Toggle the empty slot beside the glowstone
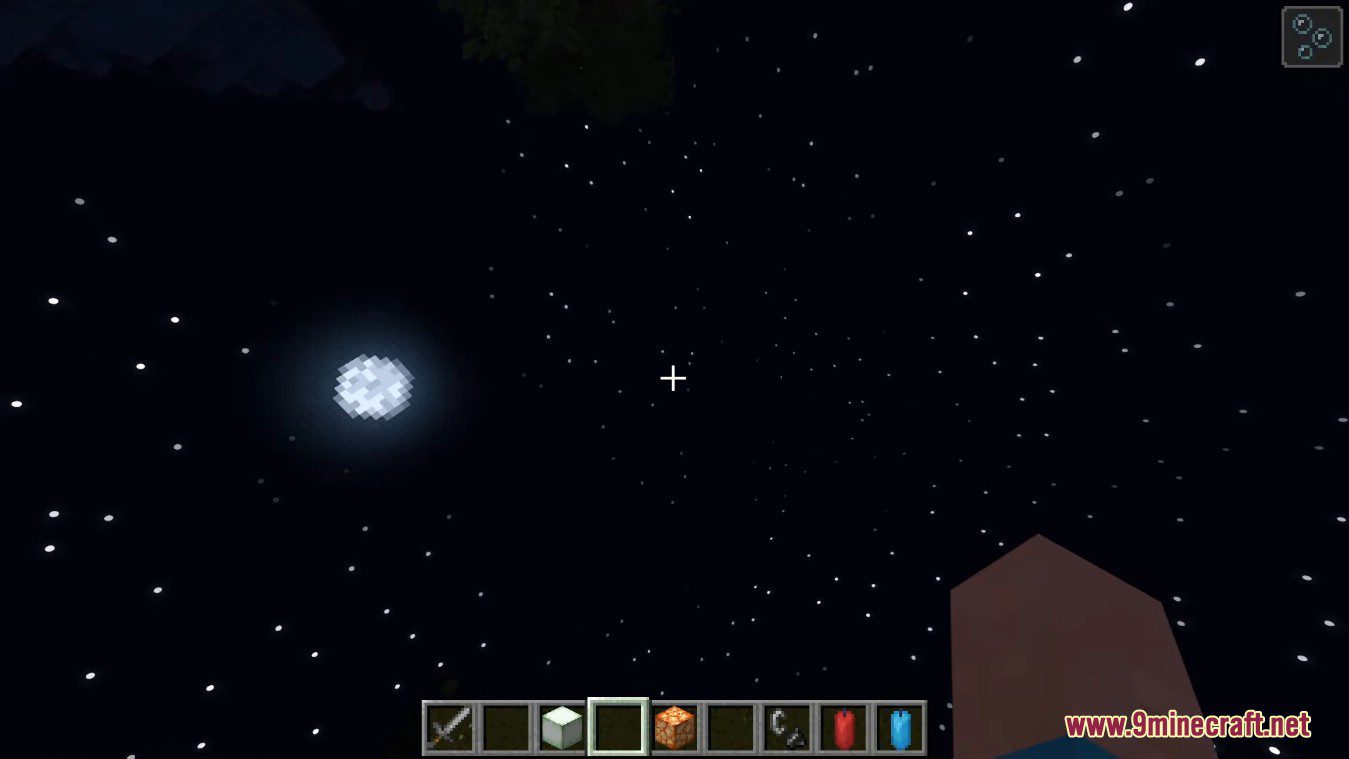Screen dimensions: 1349x759 click(x=730, y=730)
